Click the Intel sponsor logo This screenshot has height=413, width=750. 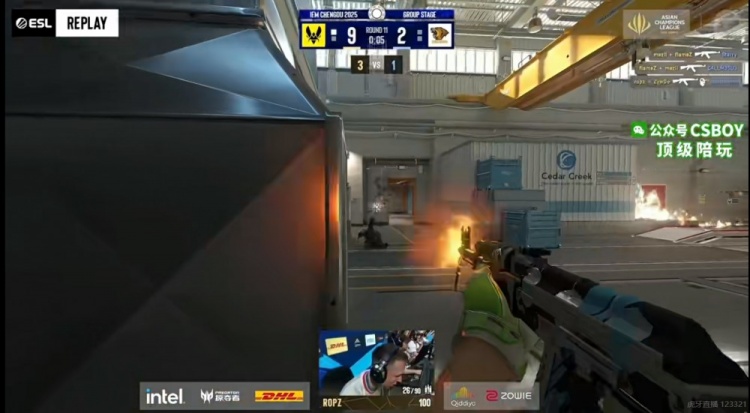[x=164, y=396]
